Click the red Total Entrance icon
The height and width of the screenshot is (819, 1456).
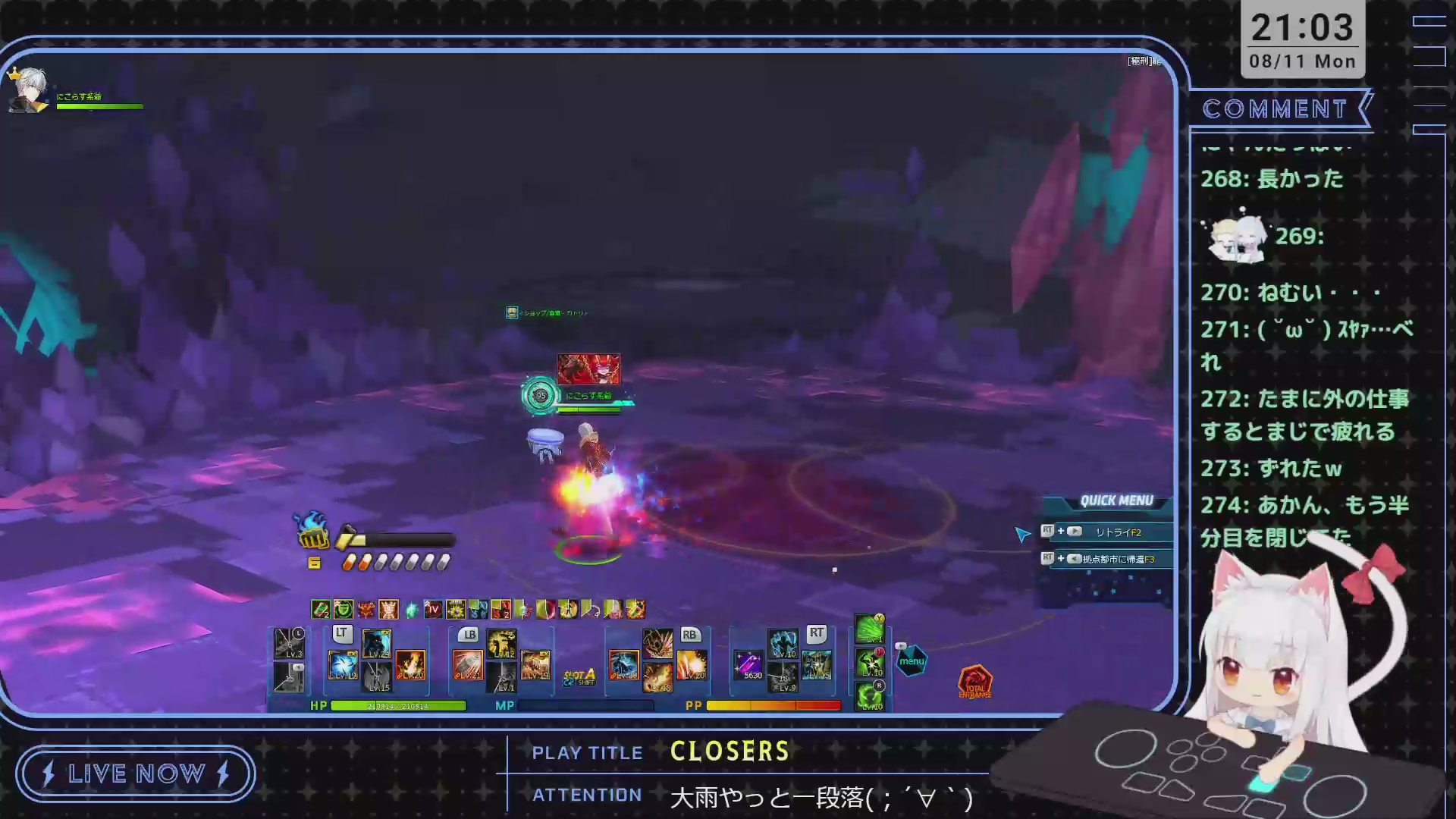tap(975, 682)
